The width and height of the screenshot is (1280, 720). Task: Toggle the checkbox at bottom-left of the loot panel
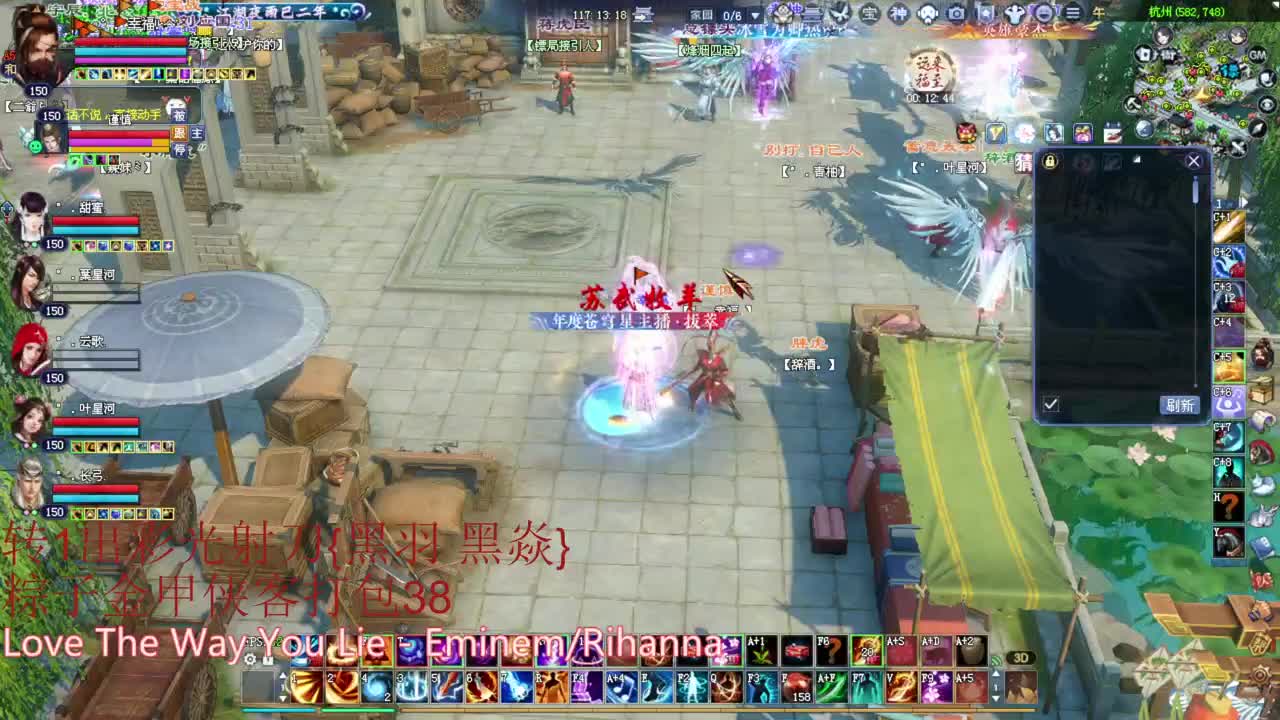tap(1051, 404)
